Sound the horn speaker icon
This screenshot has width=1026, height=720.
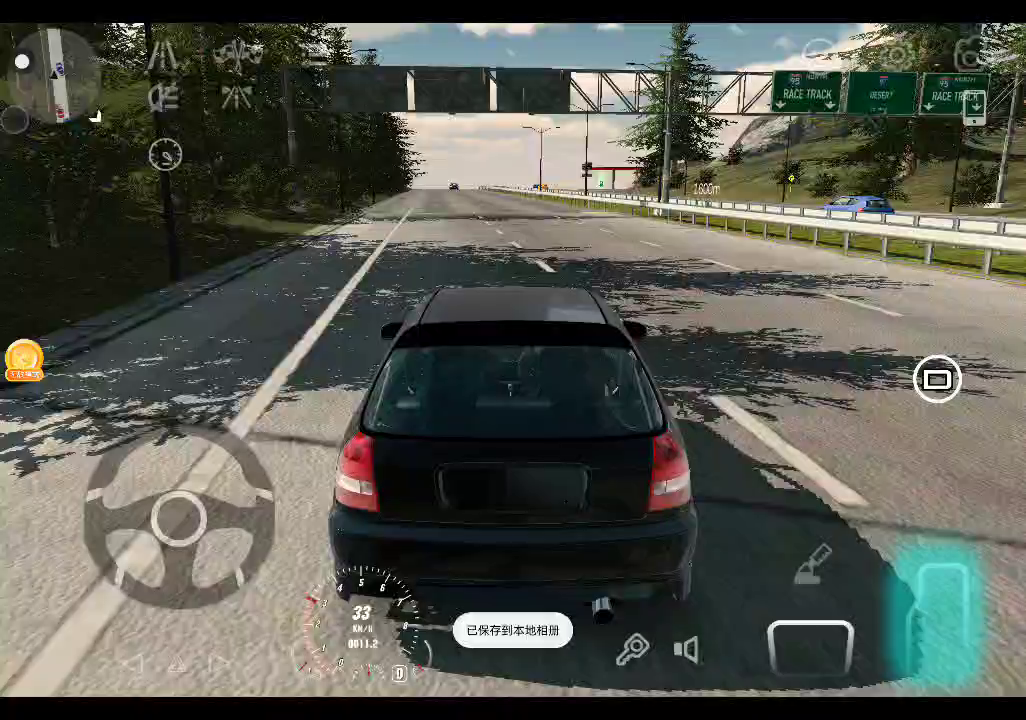coord(686,650)
